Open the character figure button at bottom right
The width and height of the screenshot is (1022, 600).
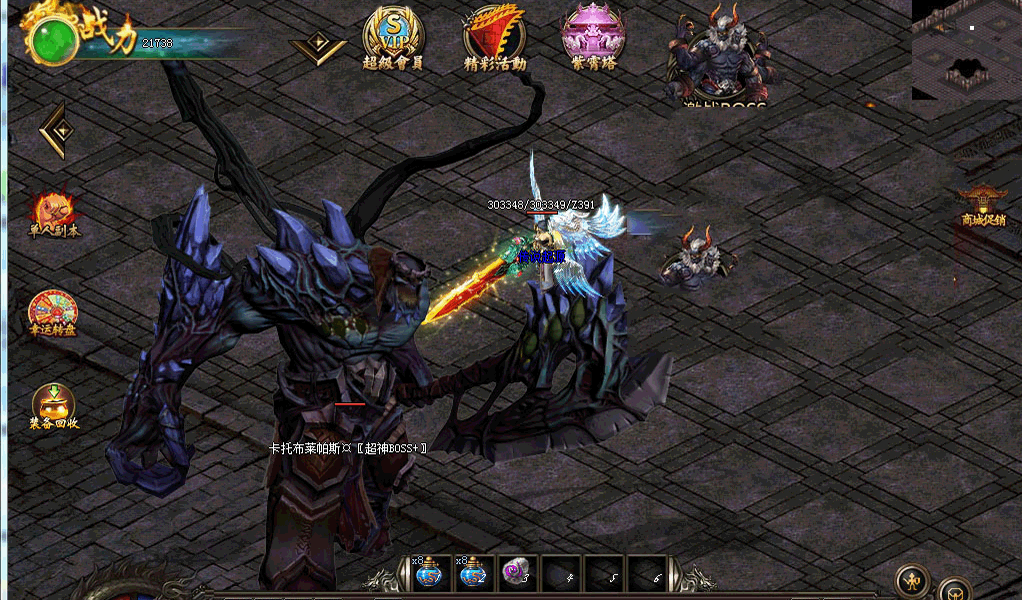click(911, 580)
